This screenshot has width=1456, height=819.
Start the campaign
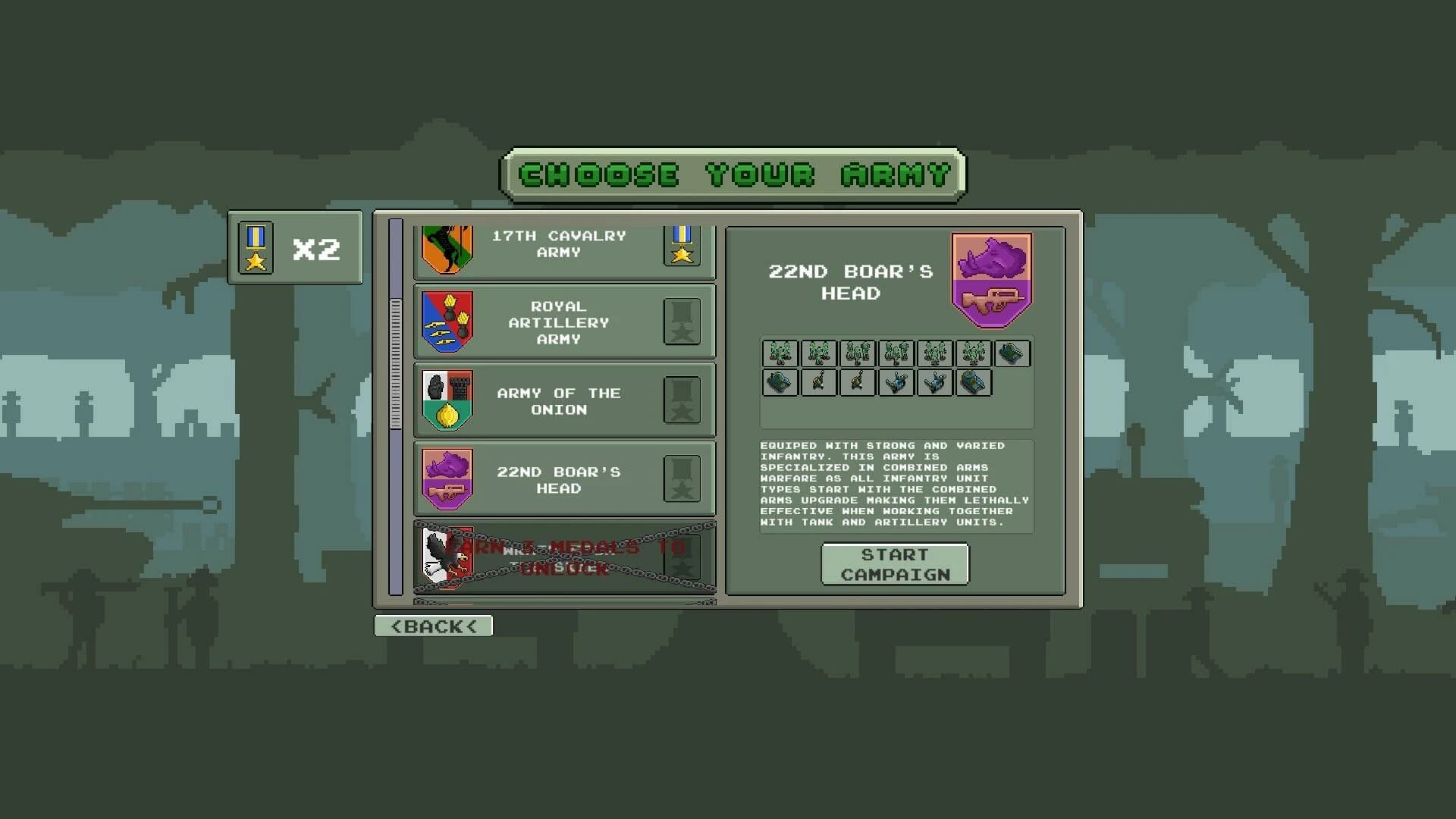895,564
